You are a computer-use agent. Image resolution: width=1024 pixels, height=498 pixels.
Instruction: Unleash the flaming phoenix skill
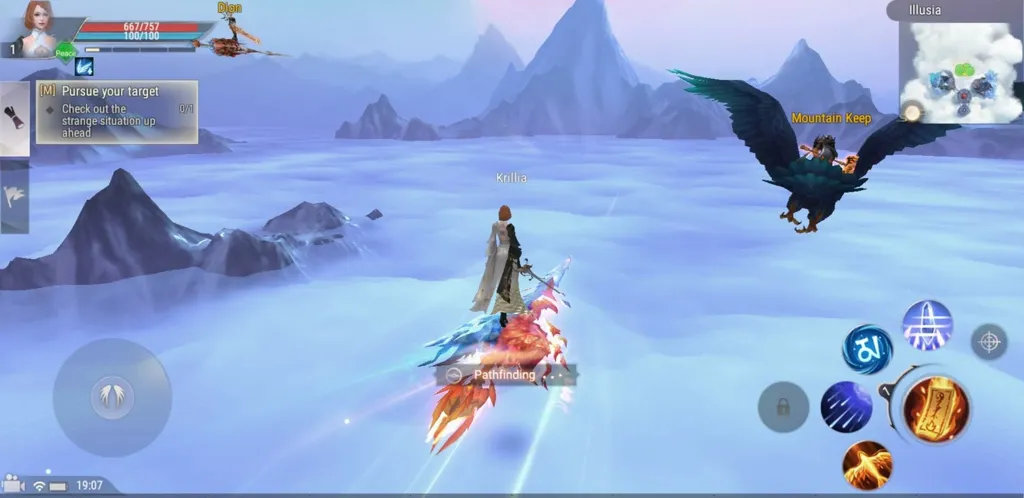(x=867, y=464)
